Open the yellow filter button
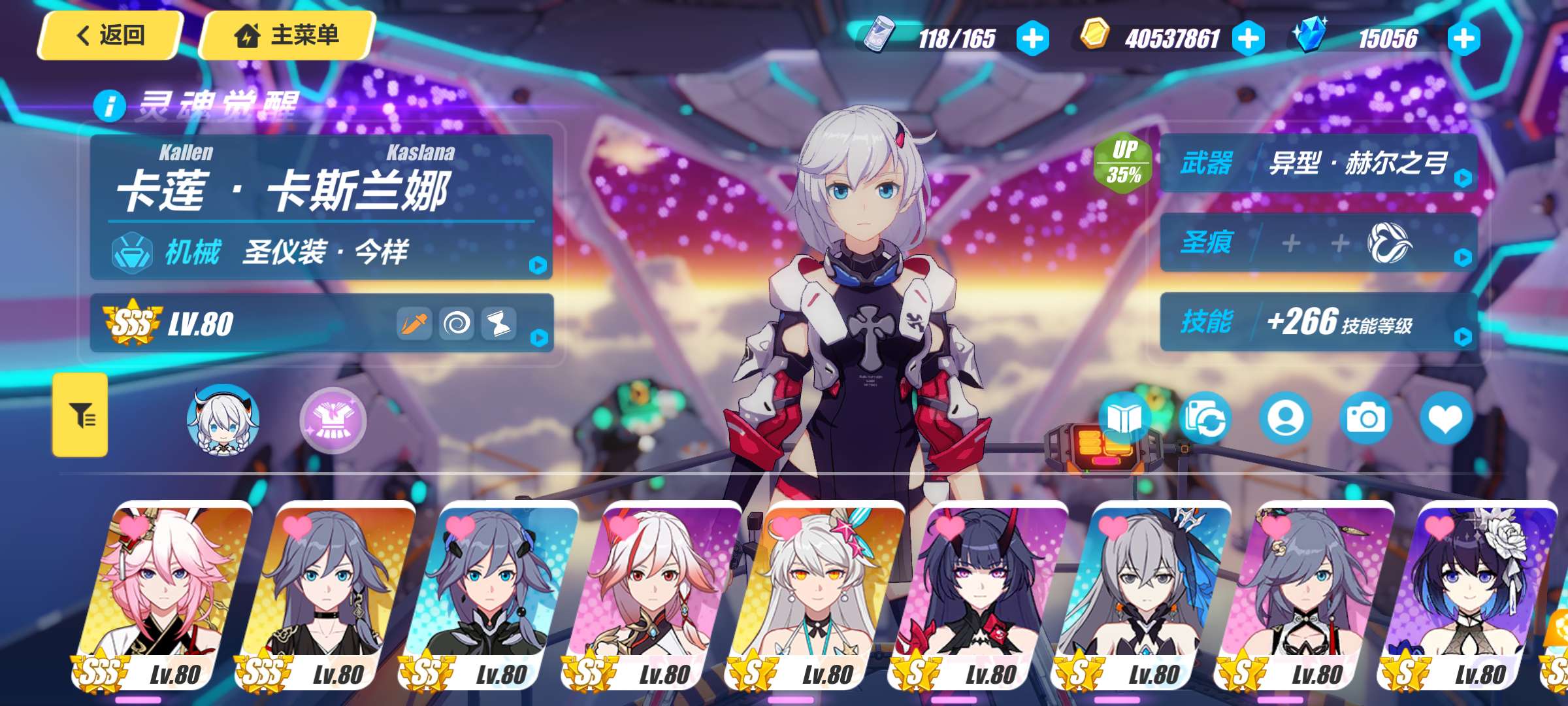The image size is (1568, 706). coord(80,415)
